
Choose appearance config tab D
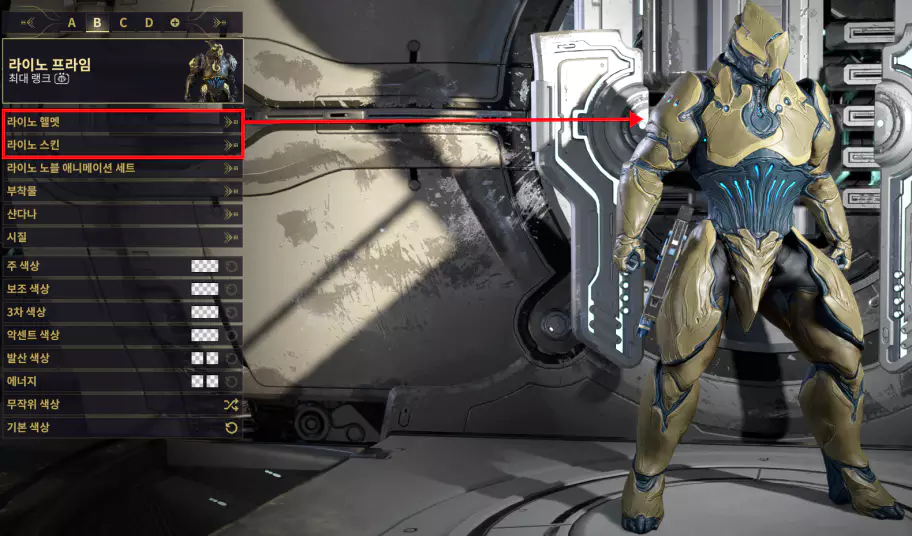pyautogui.click(x=149, y=22)
